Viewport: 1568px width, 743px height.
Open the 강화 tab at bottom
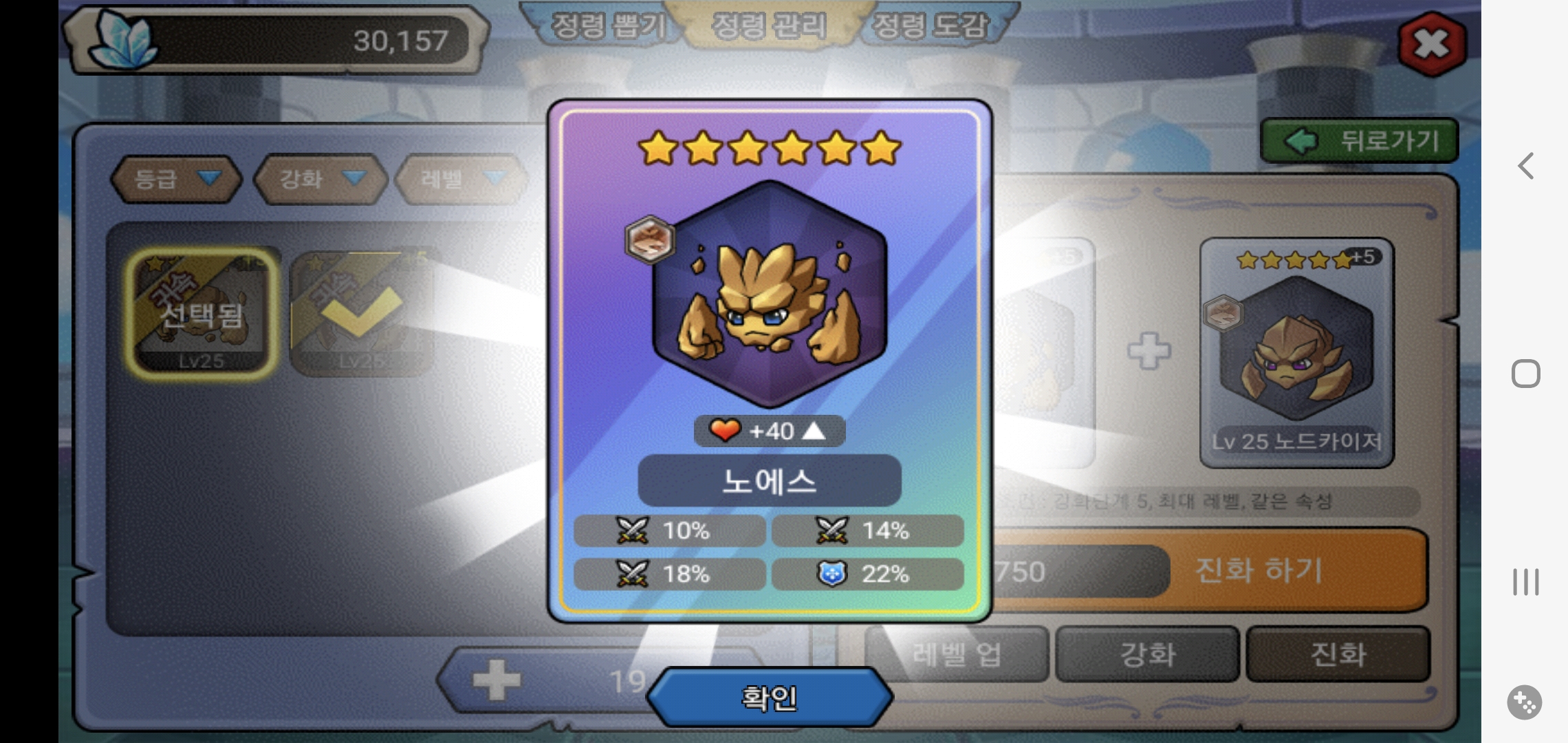[1147, 654]
